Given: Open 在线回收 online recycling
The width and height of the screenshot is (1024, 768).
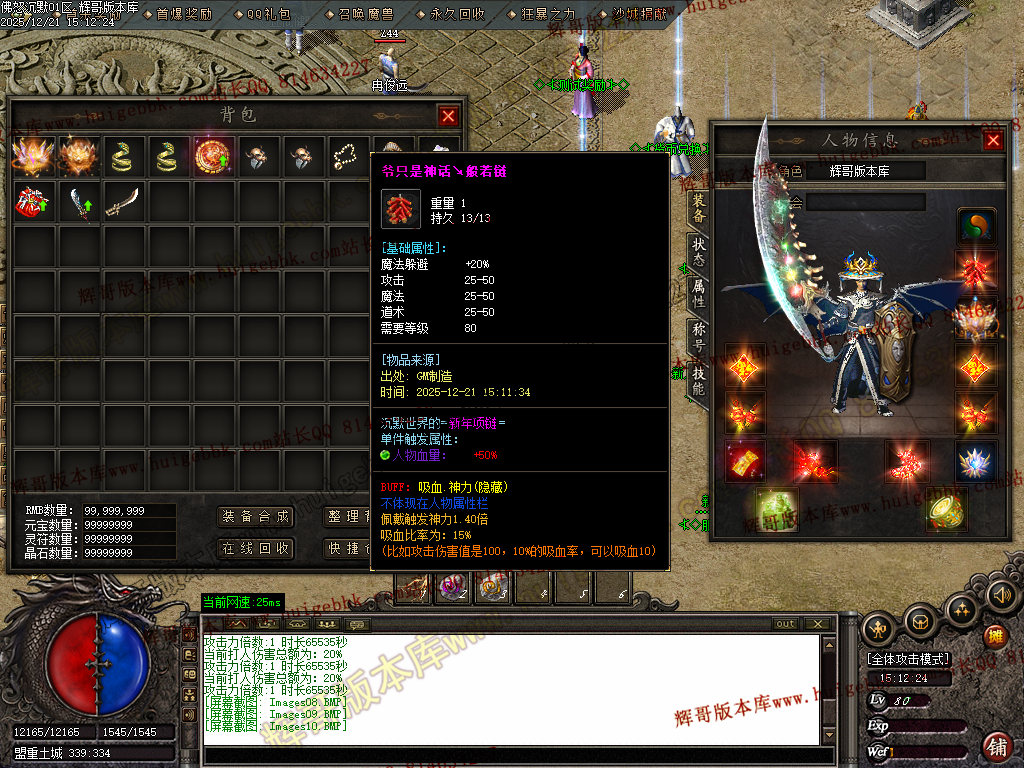Looking at the screenshot, I should pyautogui.click(x=256, y=548).
